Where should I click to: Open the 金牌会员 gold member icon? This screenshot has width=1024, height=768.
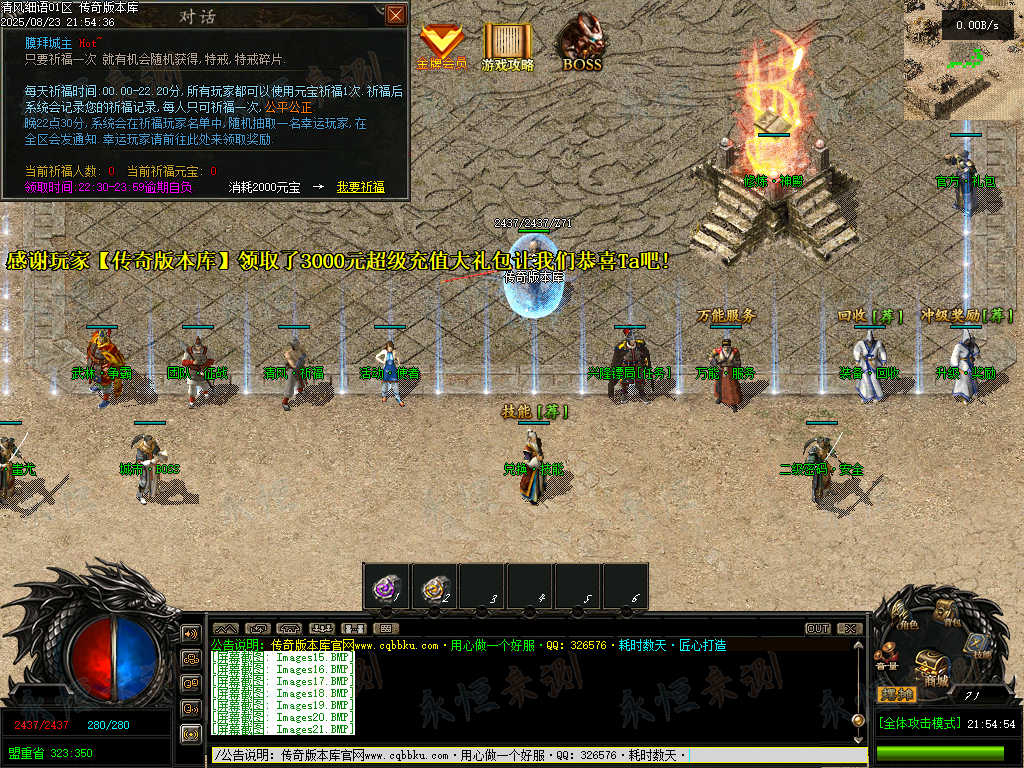[x=441, y=45]
